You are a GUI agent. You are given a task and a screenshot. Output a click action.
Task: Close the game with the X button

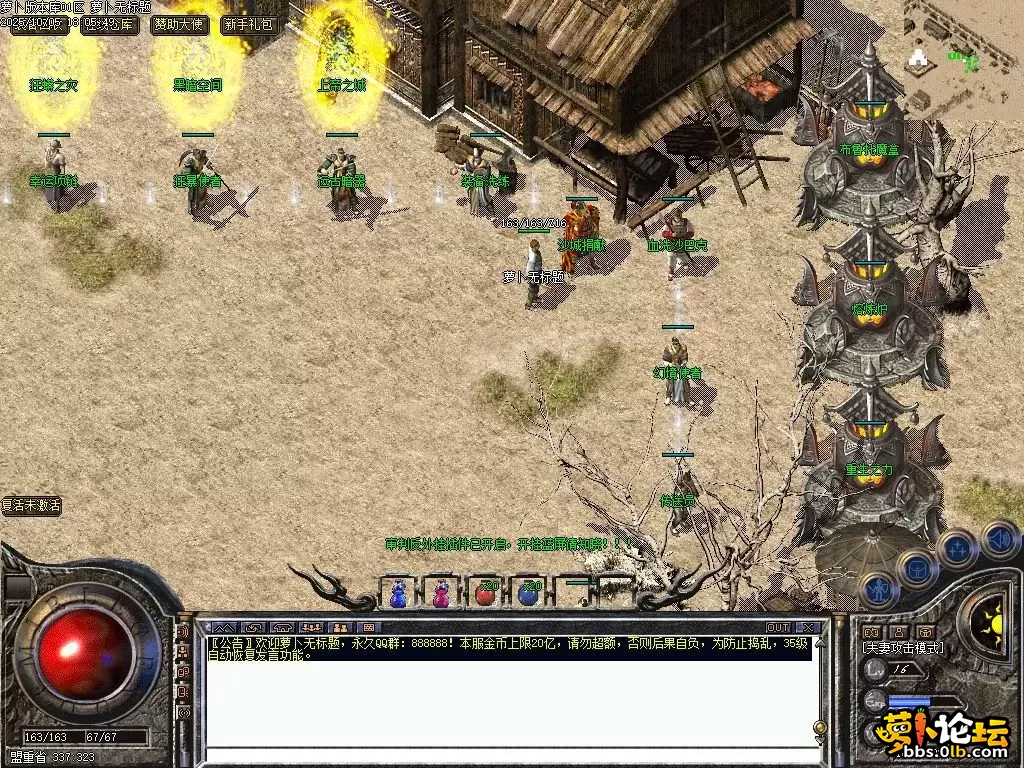coord(808,627)
